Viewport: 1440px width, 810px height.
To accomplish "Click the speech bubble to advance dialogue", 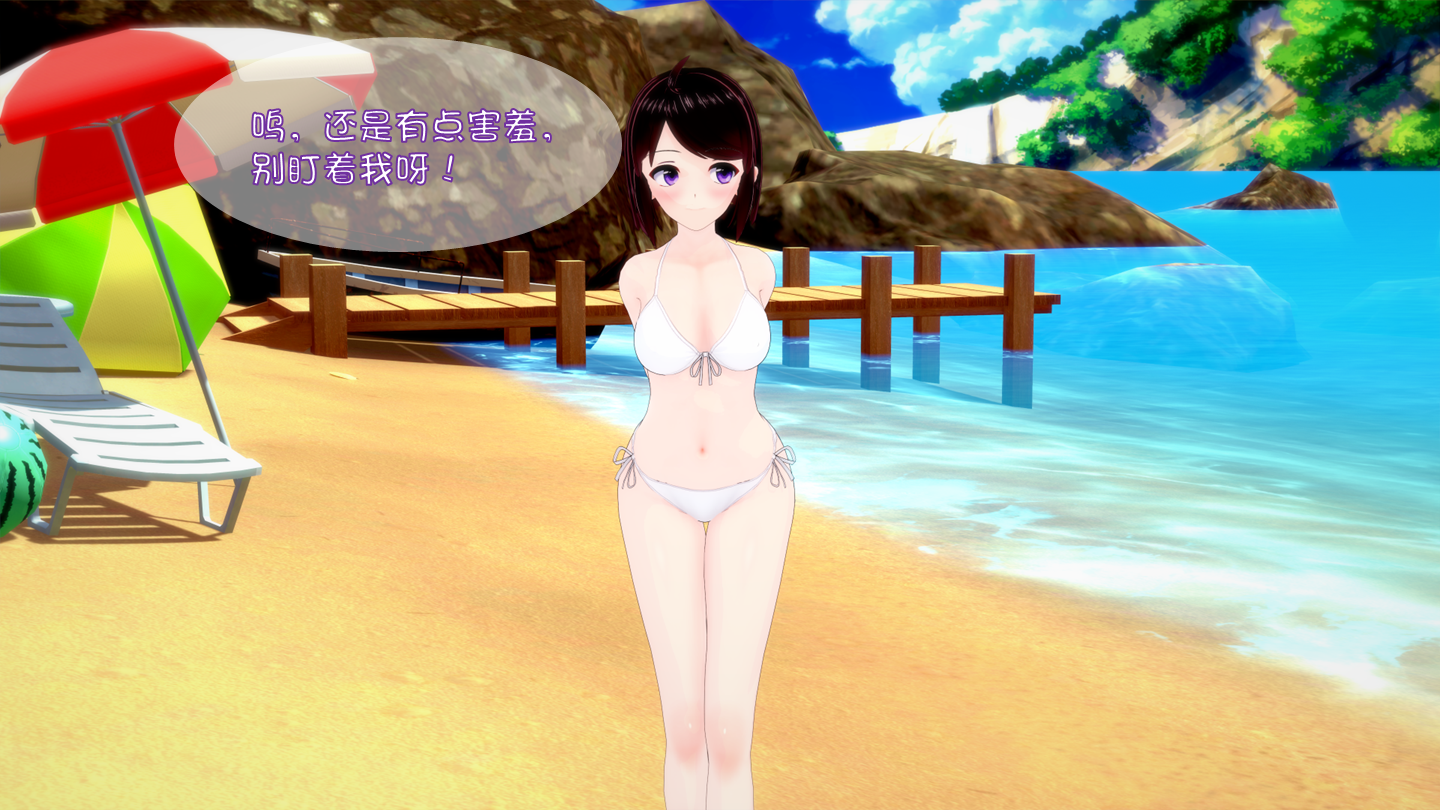I will (398, 145).
